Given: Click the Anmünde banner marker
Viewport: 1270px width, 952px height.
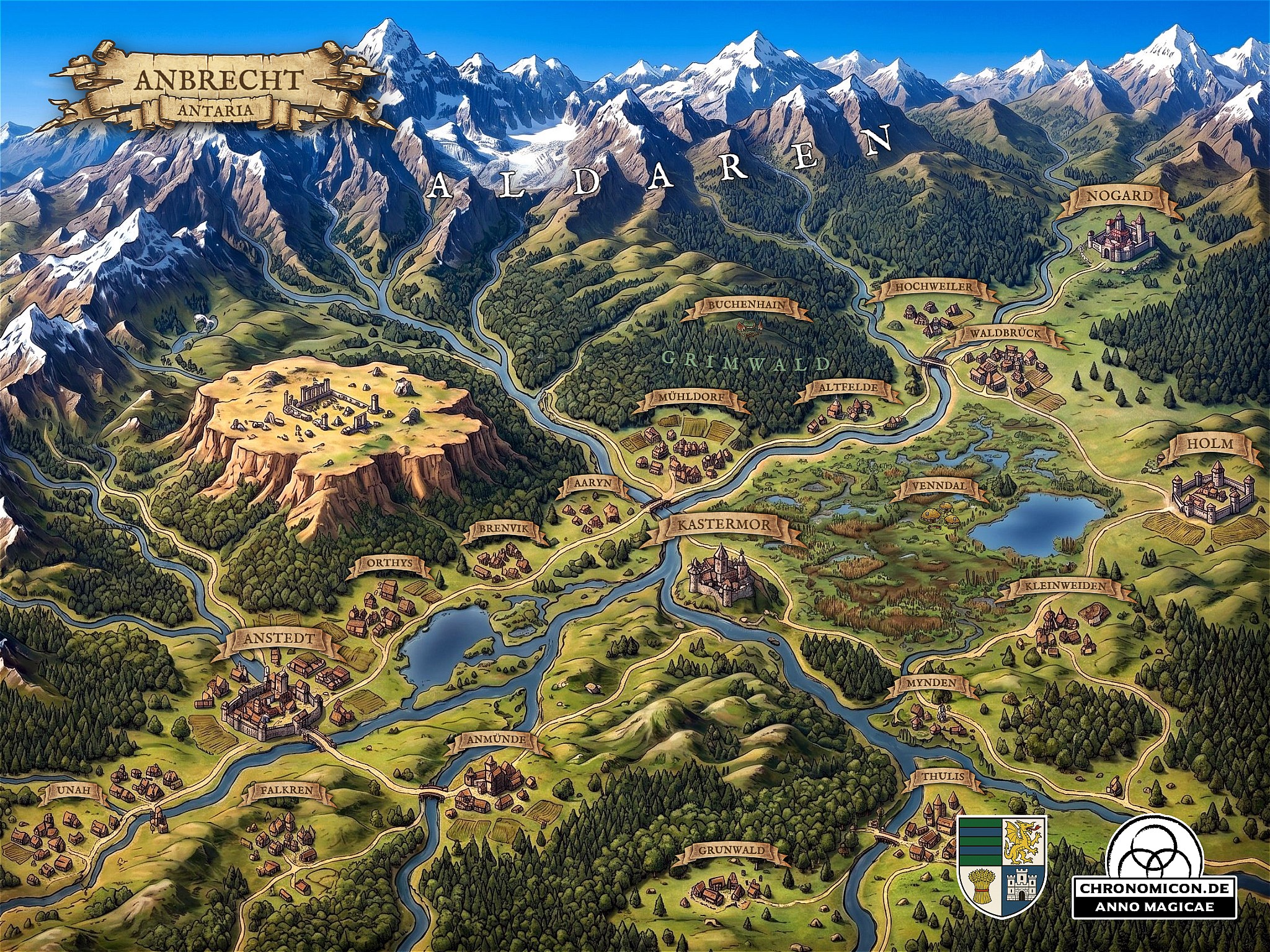Looking at the screenshot, I should coord(496,739).
